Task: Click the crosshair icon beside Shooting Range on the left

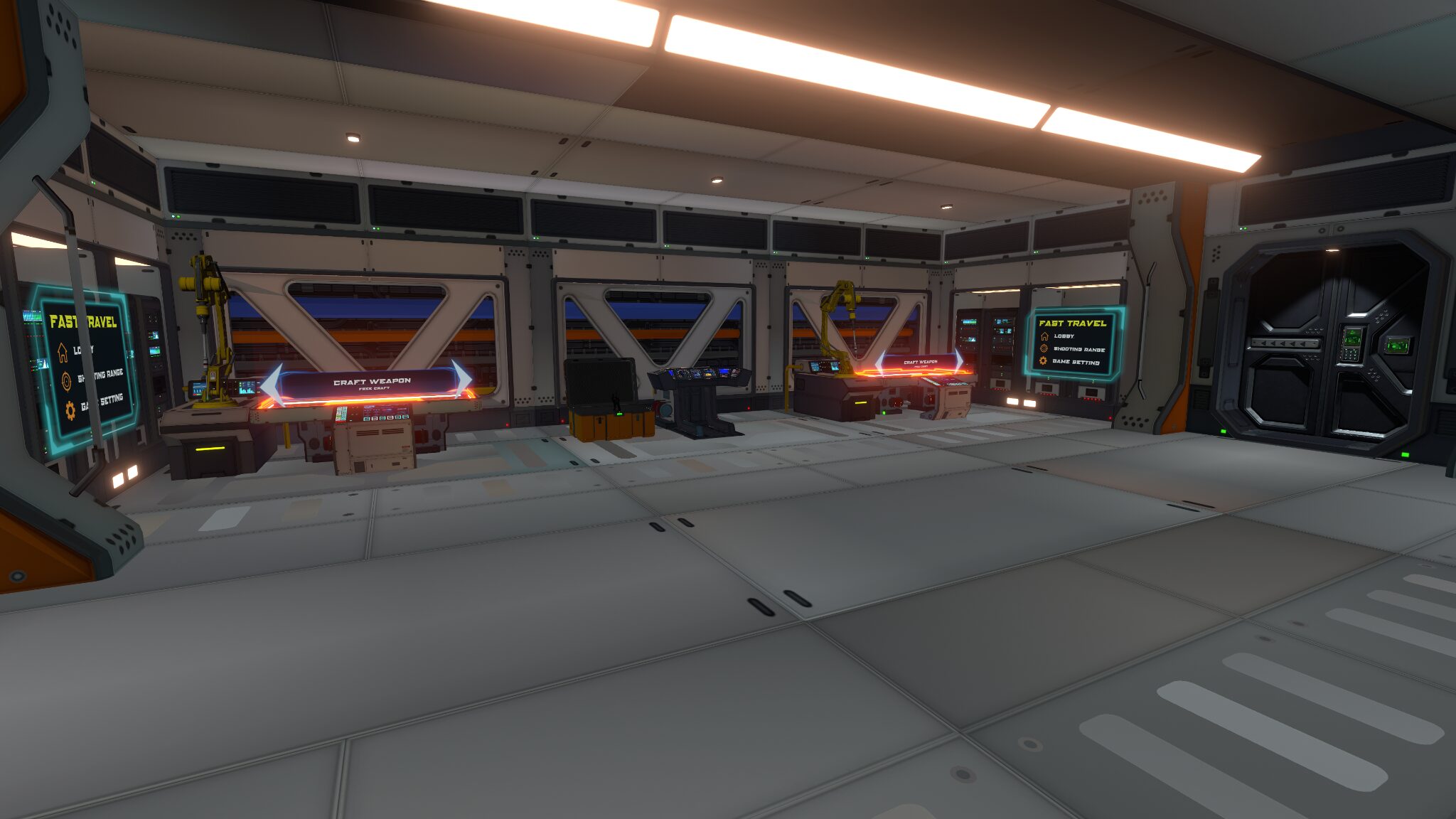Action: coord(66,381)
